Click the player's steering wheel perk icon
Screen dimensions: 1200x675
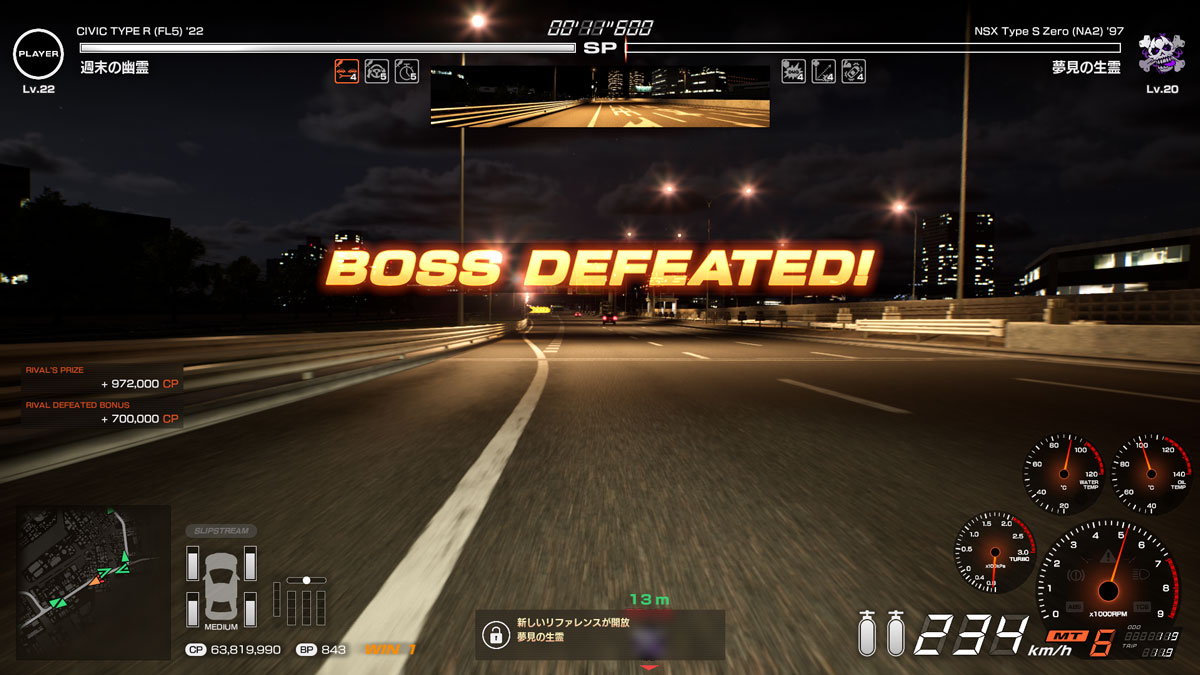click(x=377, y=72)
